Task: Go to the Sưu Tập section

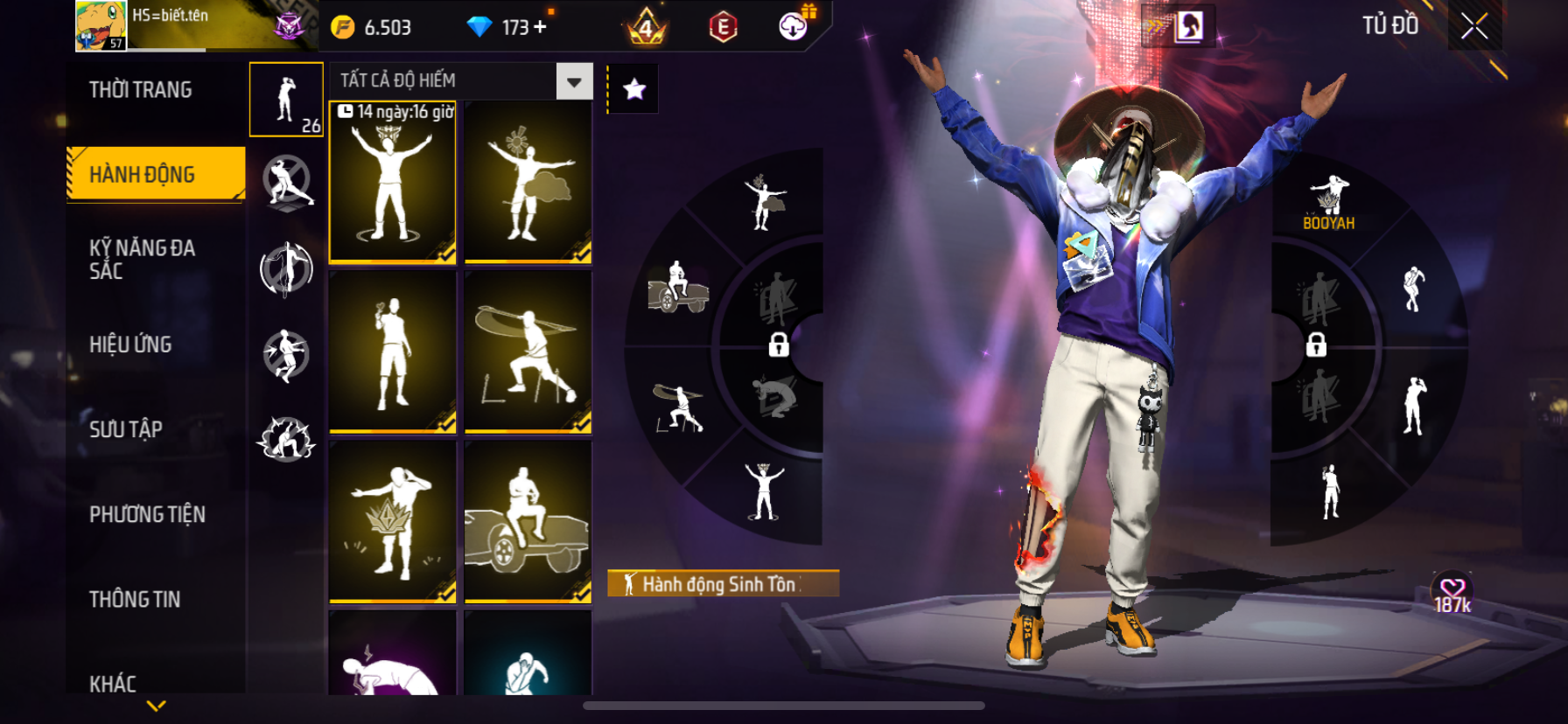Action: 126,429
